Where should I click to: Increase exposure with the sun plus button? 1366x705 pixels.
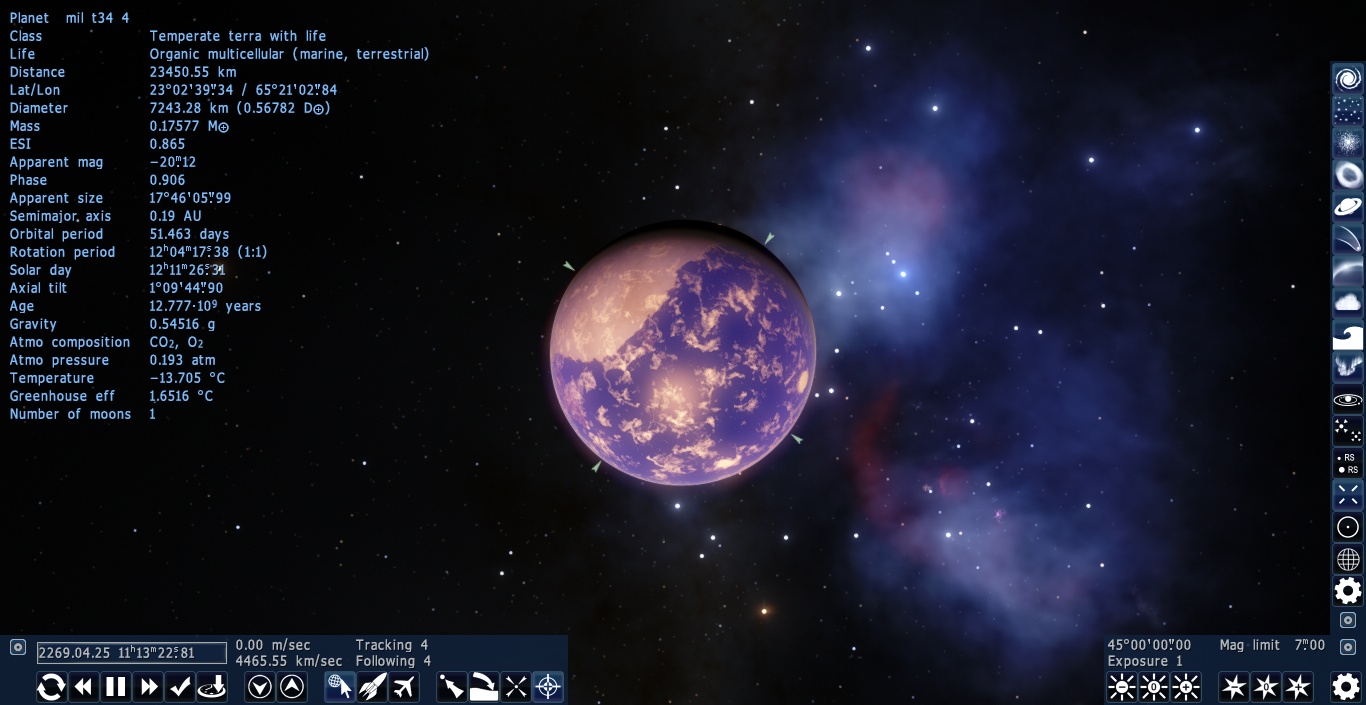pos(1186,687)
